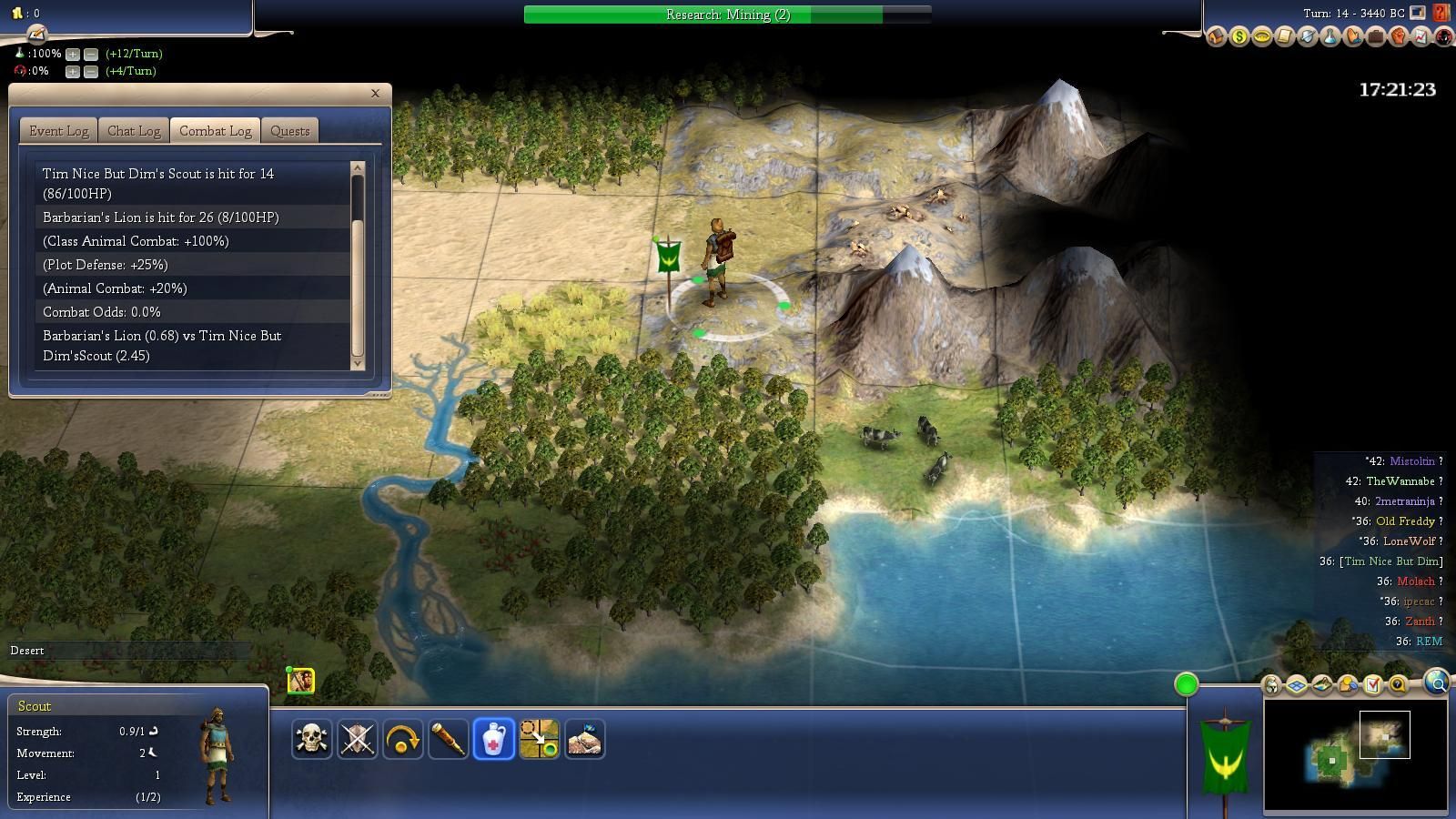1456x819 pixels.
Task: Open the technology advisor flask icon
Action: point(1330,37)
